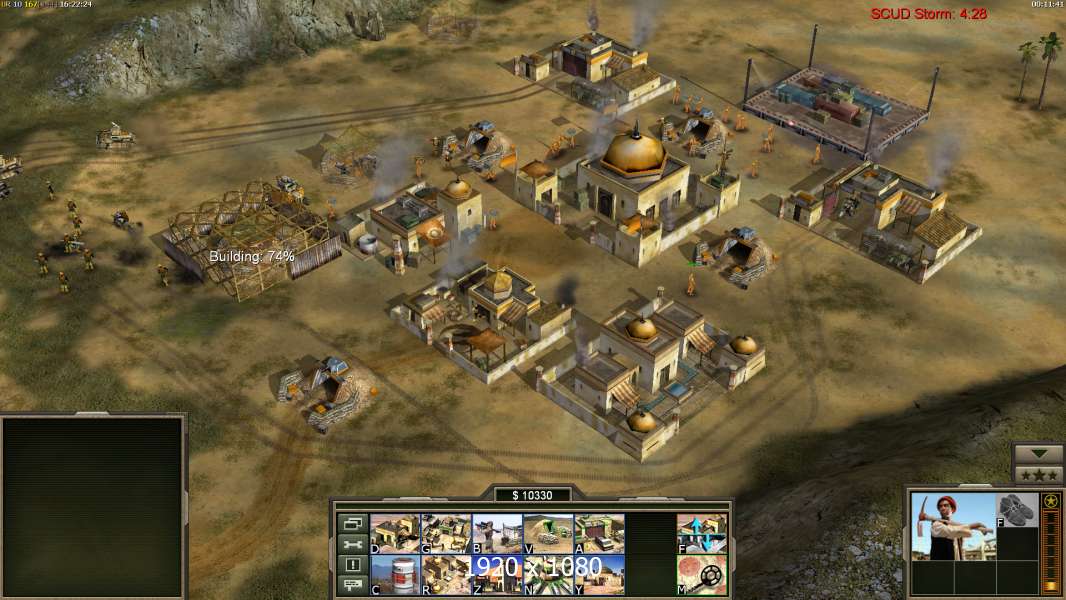Choose the build icon labeled R

point(446,575)
